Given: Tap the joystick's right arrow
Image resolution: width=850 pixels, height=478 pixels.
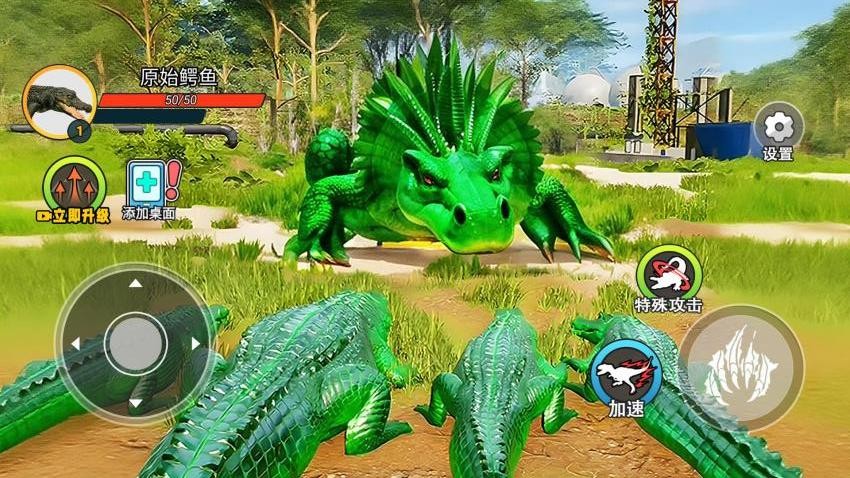Looking at the screenshot, I should [x=196, y=344].
